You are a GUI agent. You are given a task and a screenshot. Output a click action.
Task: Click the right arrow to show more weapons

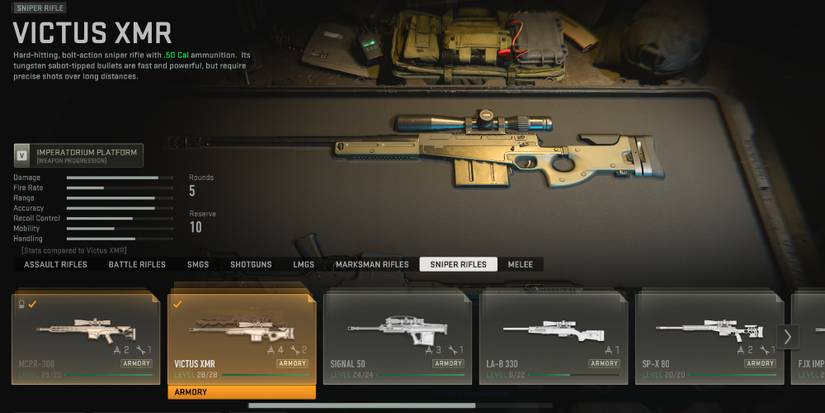pos(788,337)
